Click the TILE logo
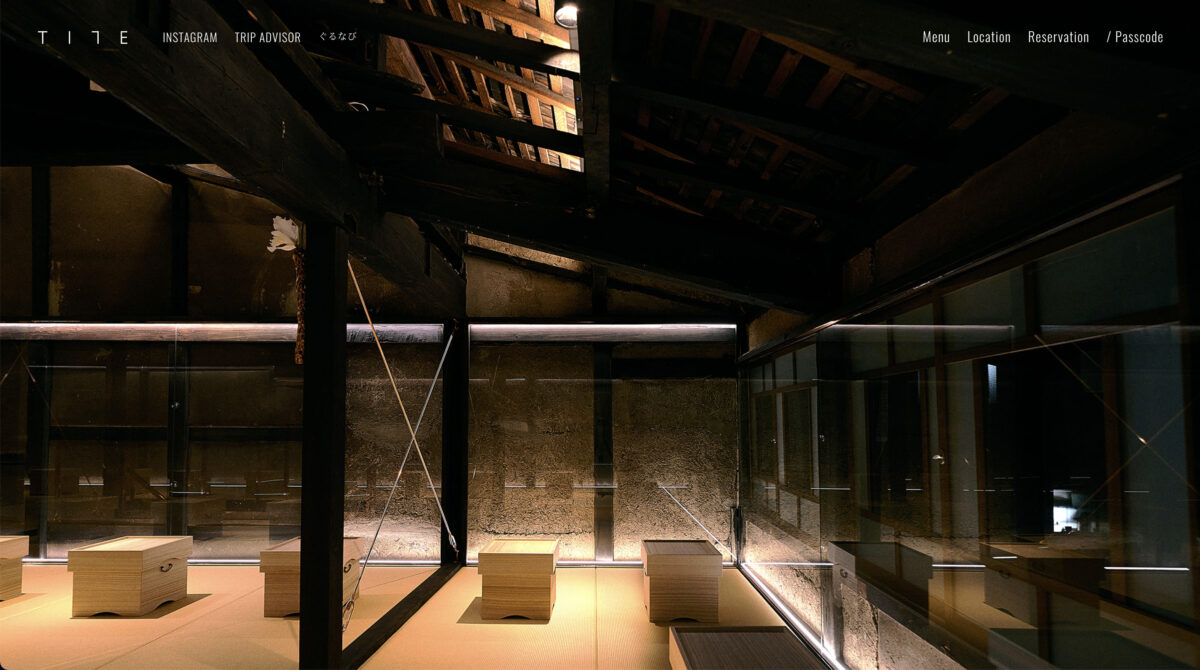Viewport: 1200px width, 670px height. (x=83, y=38)
